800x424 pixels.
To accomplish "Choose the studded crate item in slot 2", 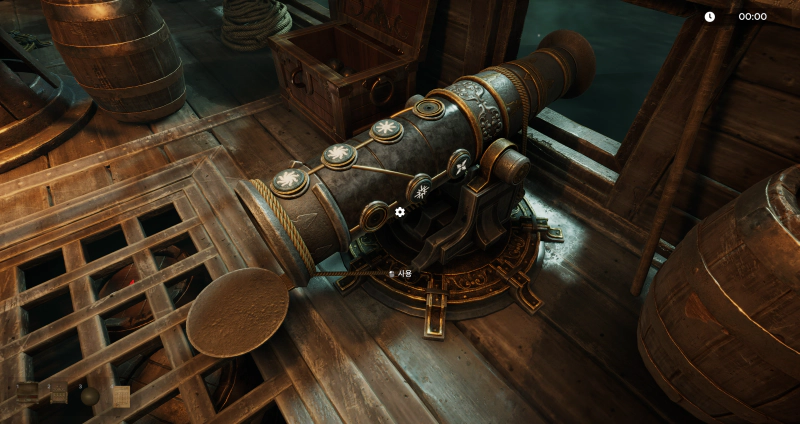I will [59, 393].
